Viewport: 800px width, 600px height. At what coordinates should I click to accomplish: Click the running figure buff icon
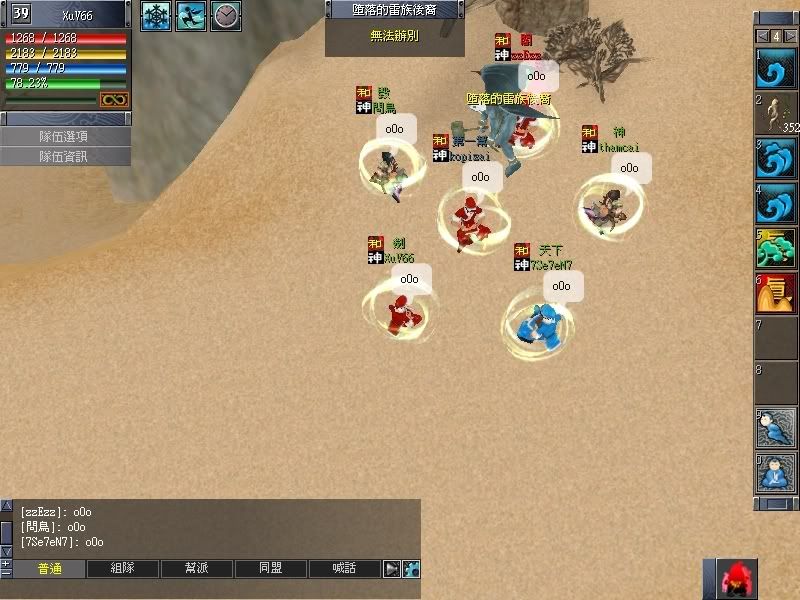(191, 15)
